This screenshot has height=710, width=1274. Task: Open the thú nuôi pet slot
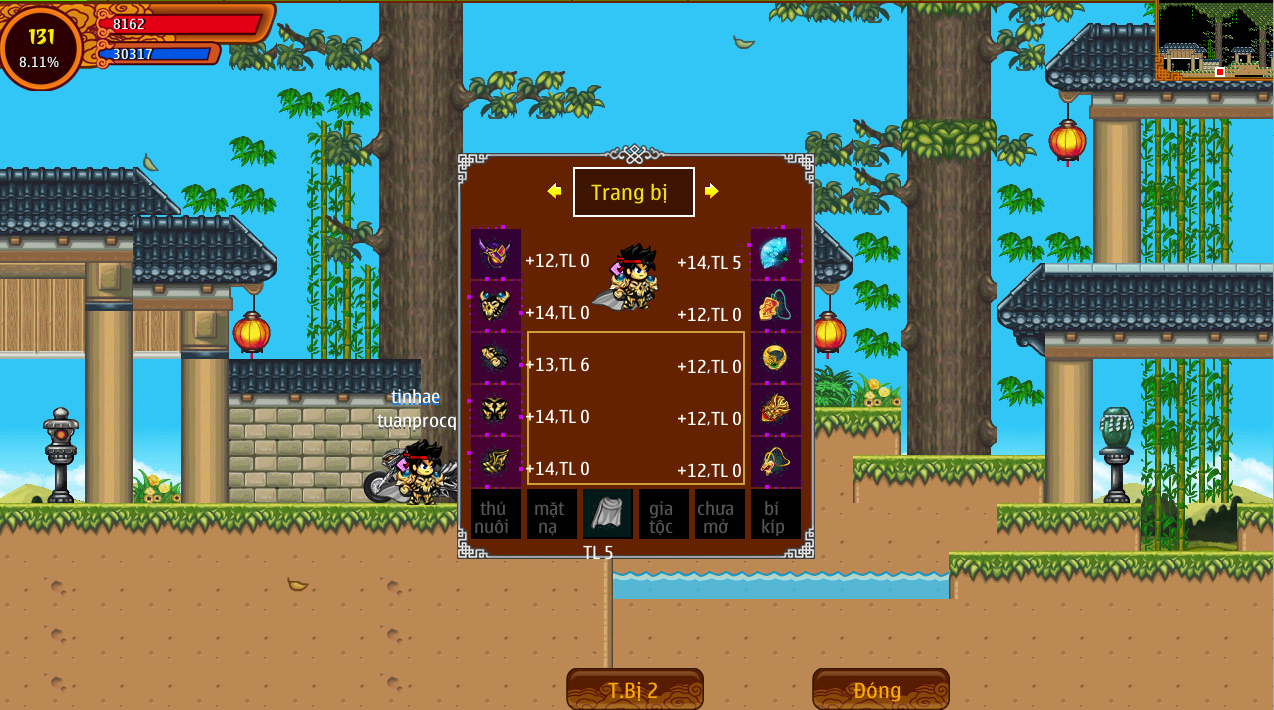pyautogui.click(x=496, y=514)
